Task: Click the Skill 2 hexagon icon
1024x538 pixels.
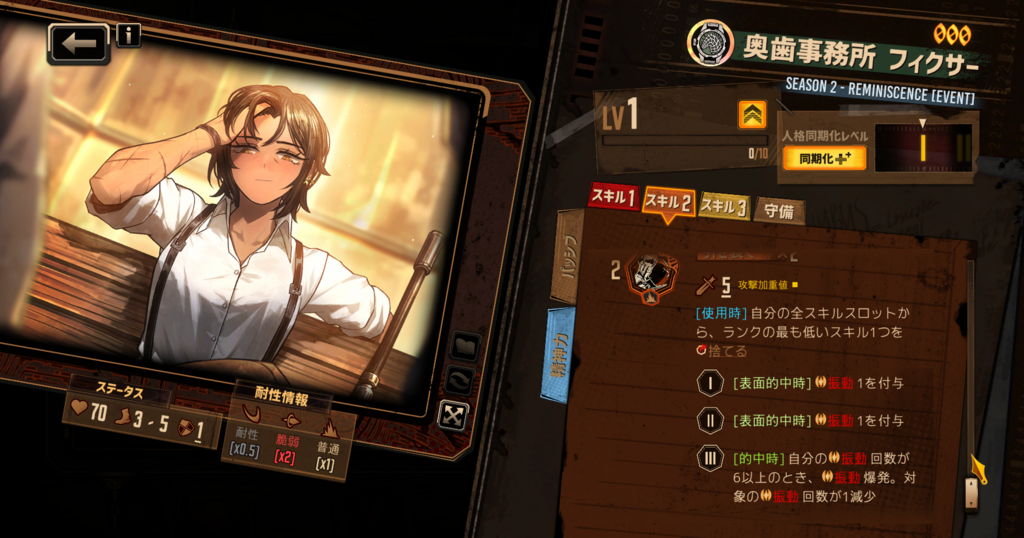Action: (x=651, y=277)
